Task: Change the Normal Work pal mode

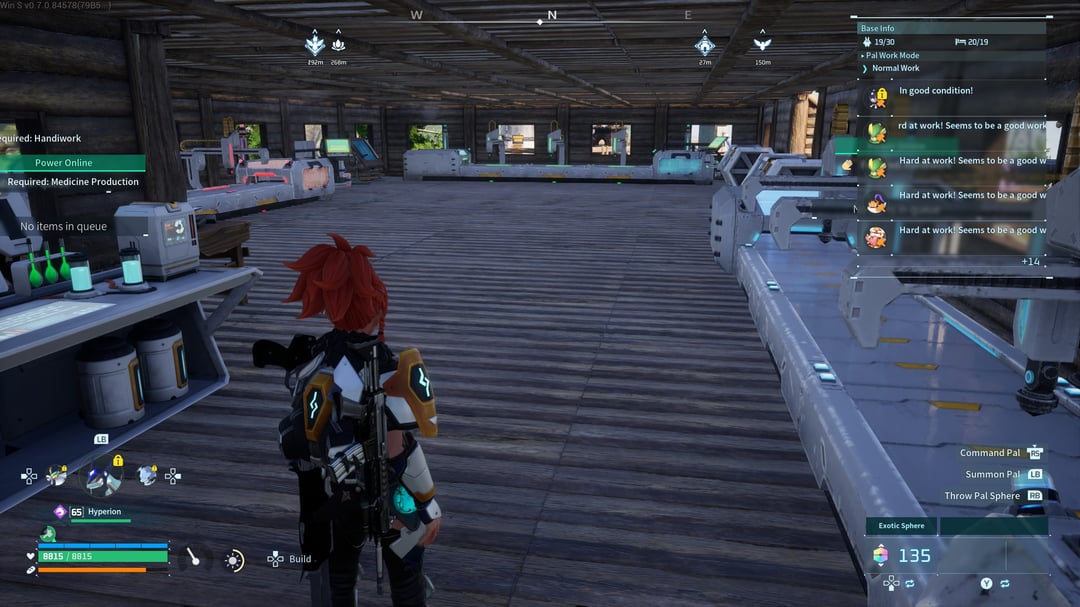Action: coord(895,68)
